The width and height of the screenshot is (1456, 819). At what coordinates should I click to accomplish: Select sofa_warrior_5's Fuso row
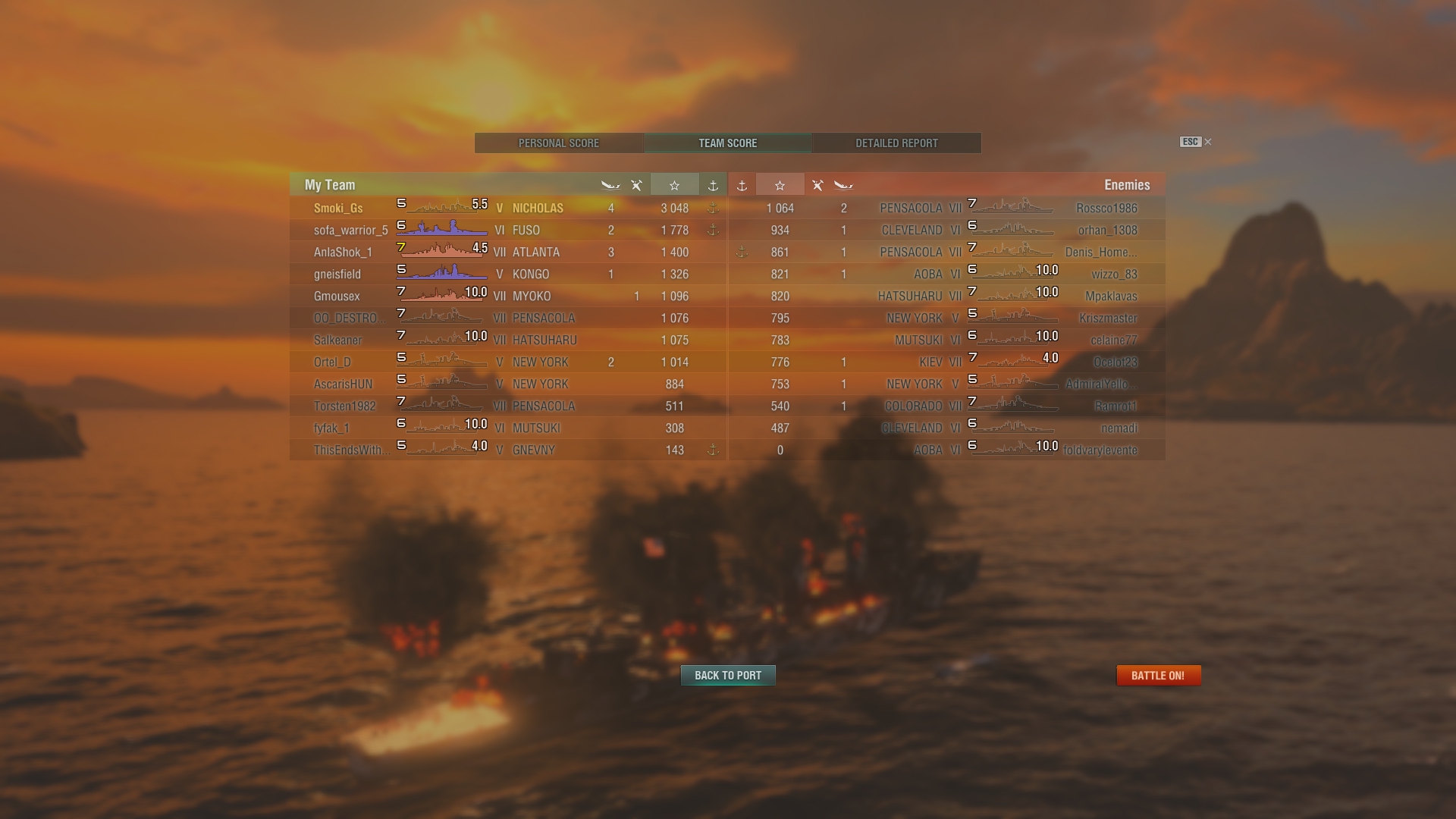pyautogui.click(x=508, y=230)
